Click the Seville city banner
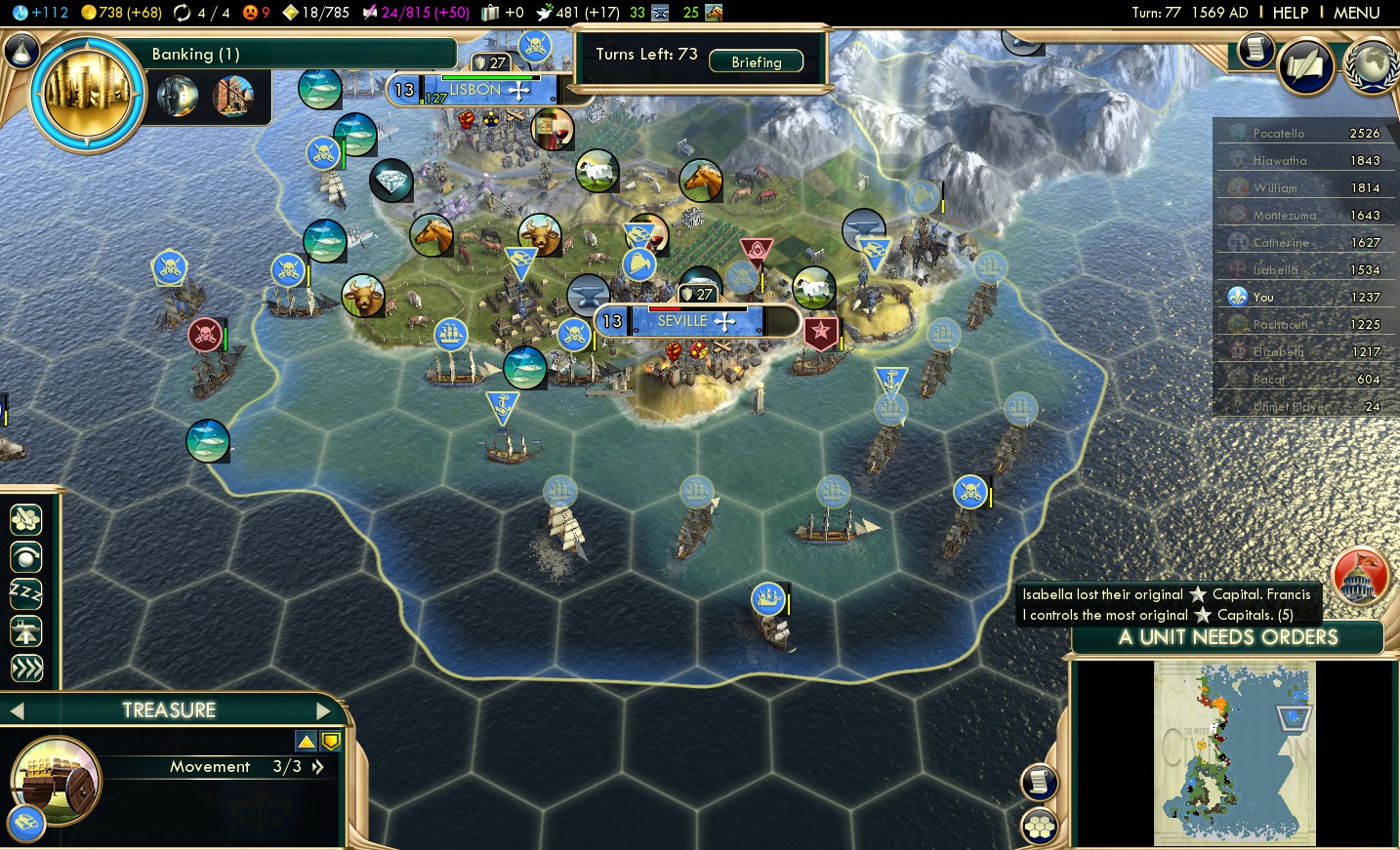 (682, 321)
